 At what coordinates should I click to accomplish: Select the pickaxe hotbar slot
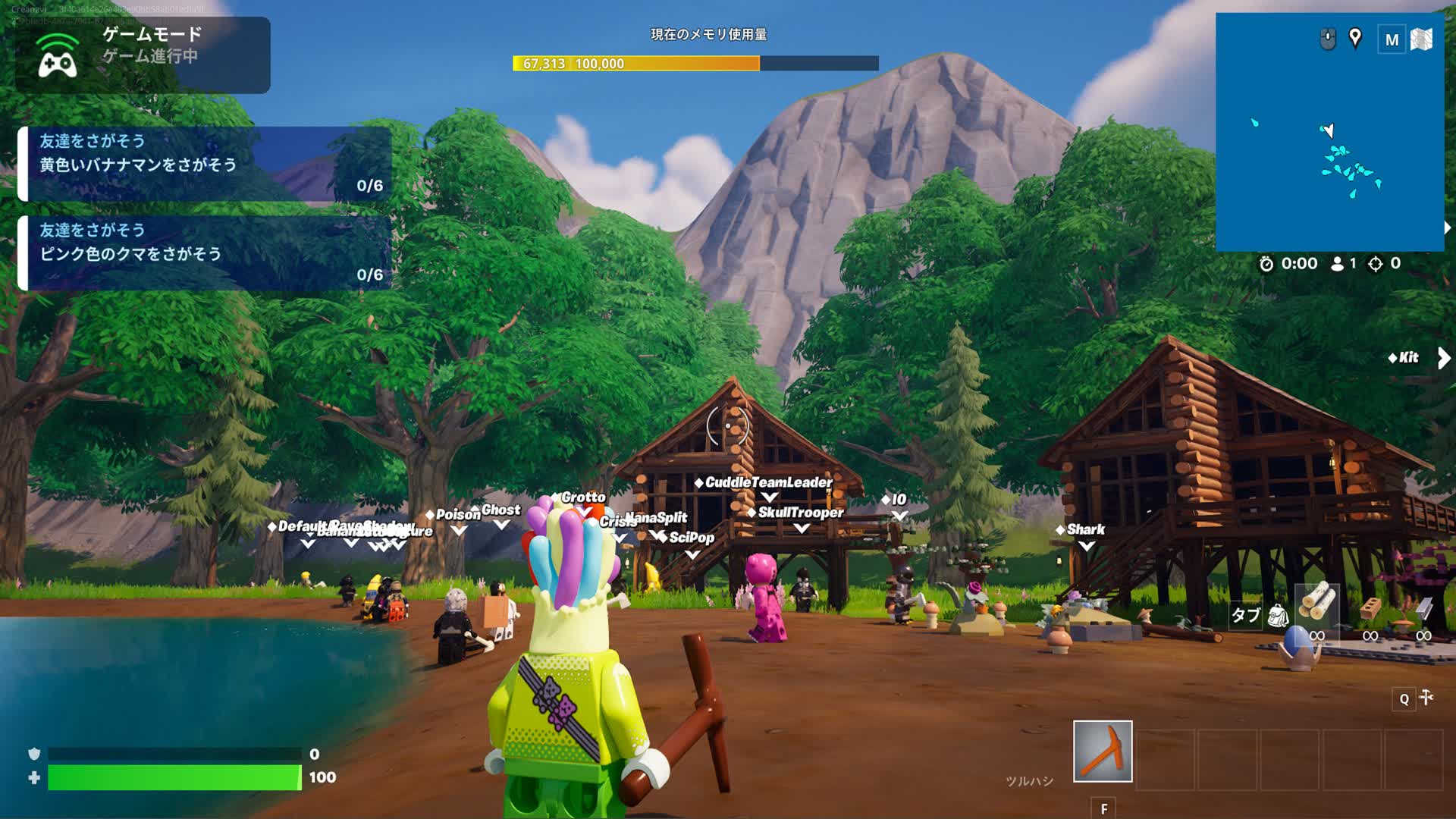(x=1103, y=751)
